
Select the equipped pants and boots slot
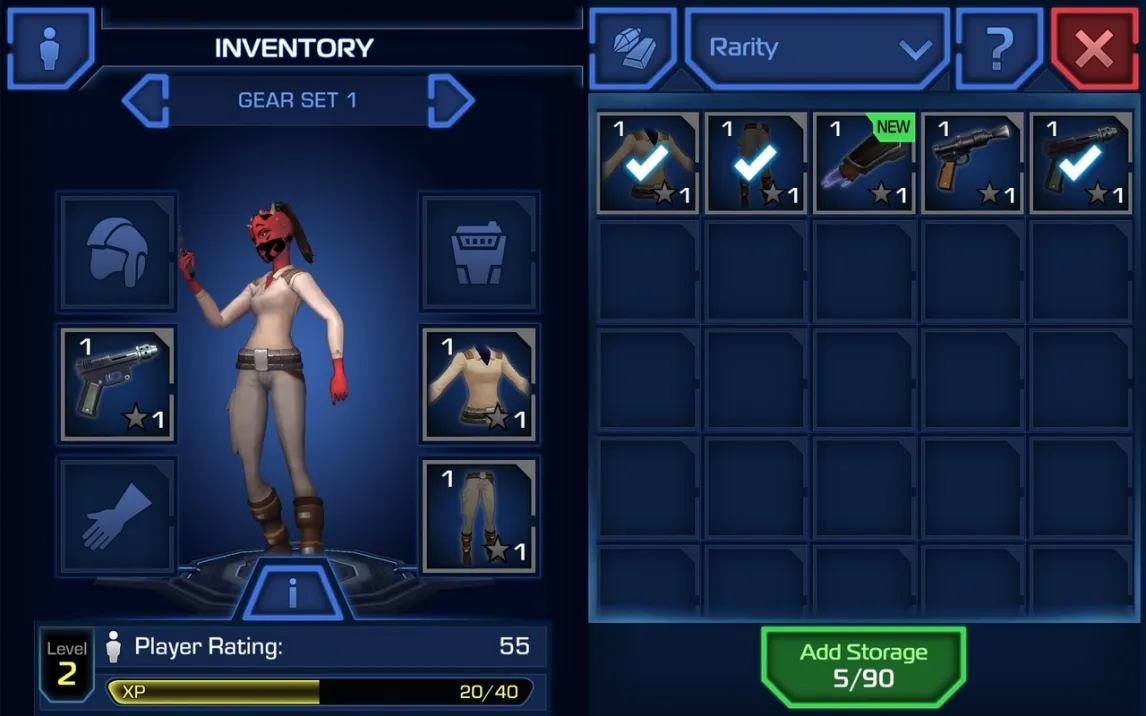pyautogui.click(x=480, y=516)
